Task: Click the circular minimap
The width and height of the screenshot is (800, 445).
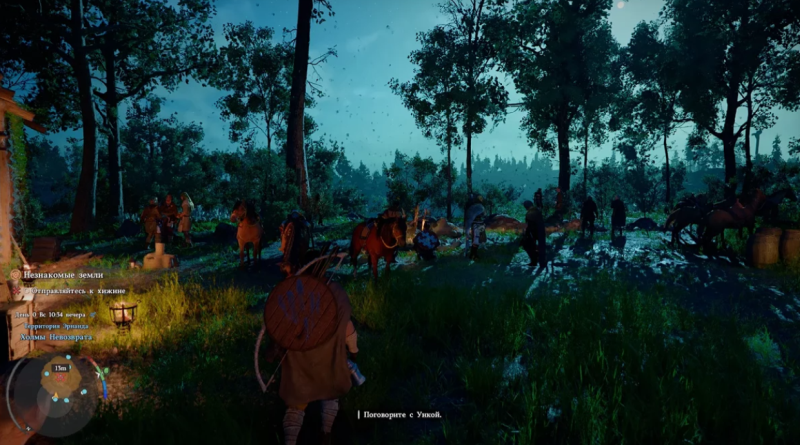Action: pos(58,386)
